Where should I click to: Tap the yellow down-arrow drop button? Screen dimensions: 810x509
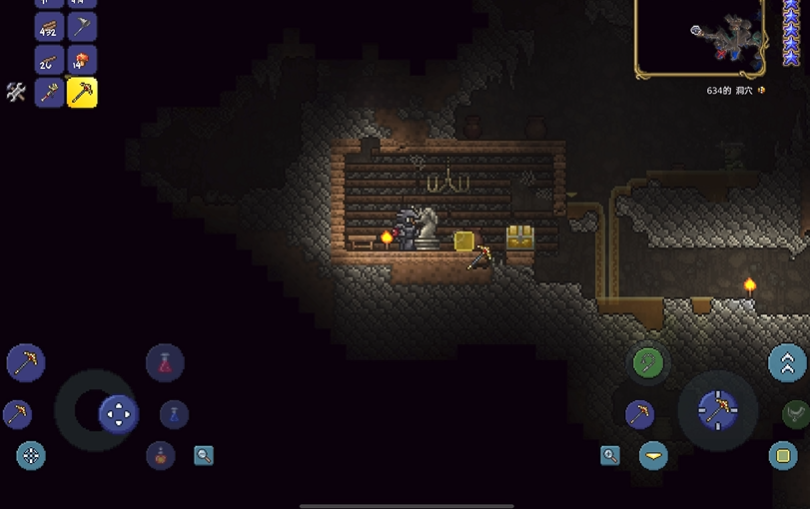[x=654, y=456]
